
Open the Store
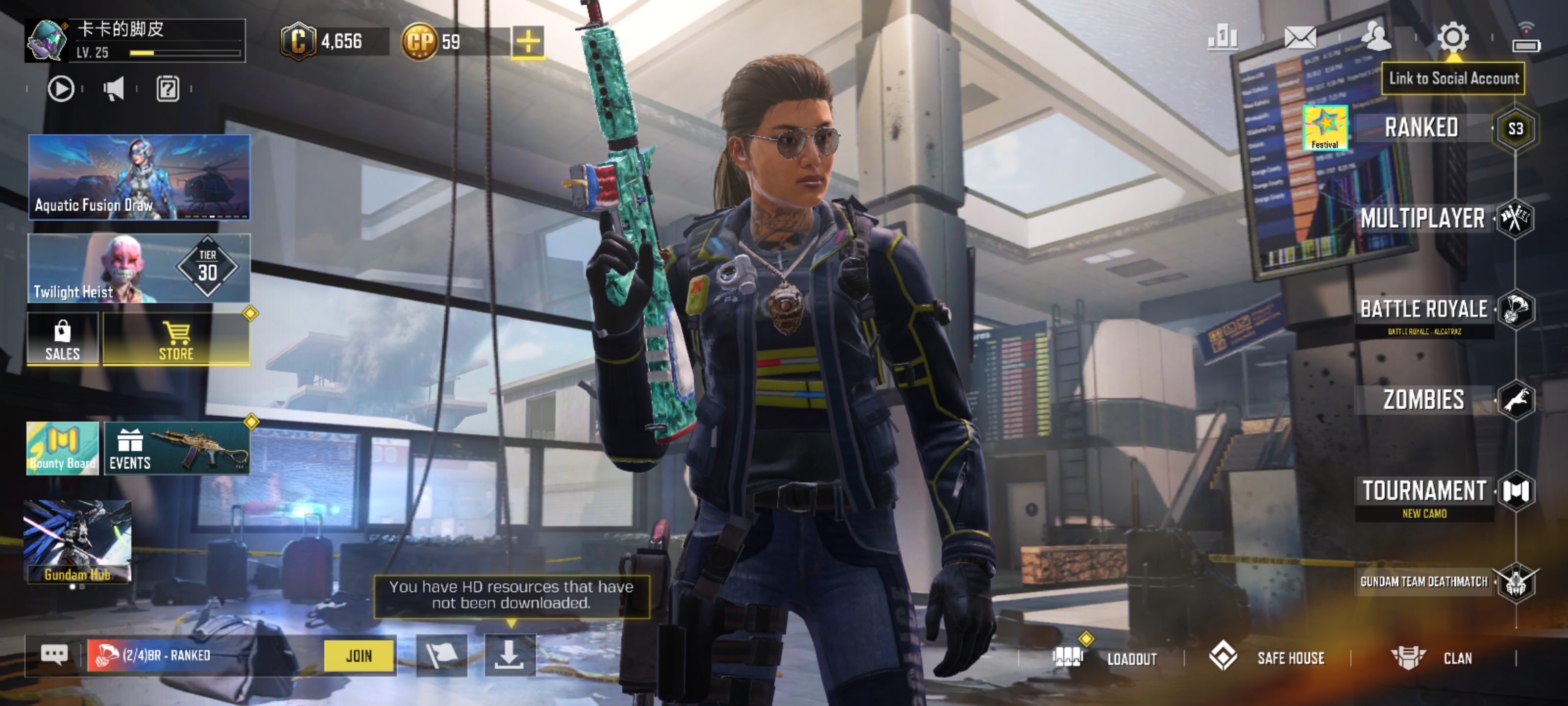[x=176, y=339]
